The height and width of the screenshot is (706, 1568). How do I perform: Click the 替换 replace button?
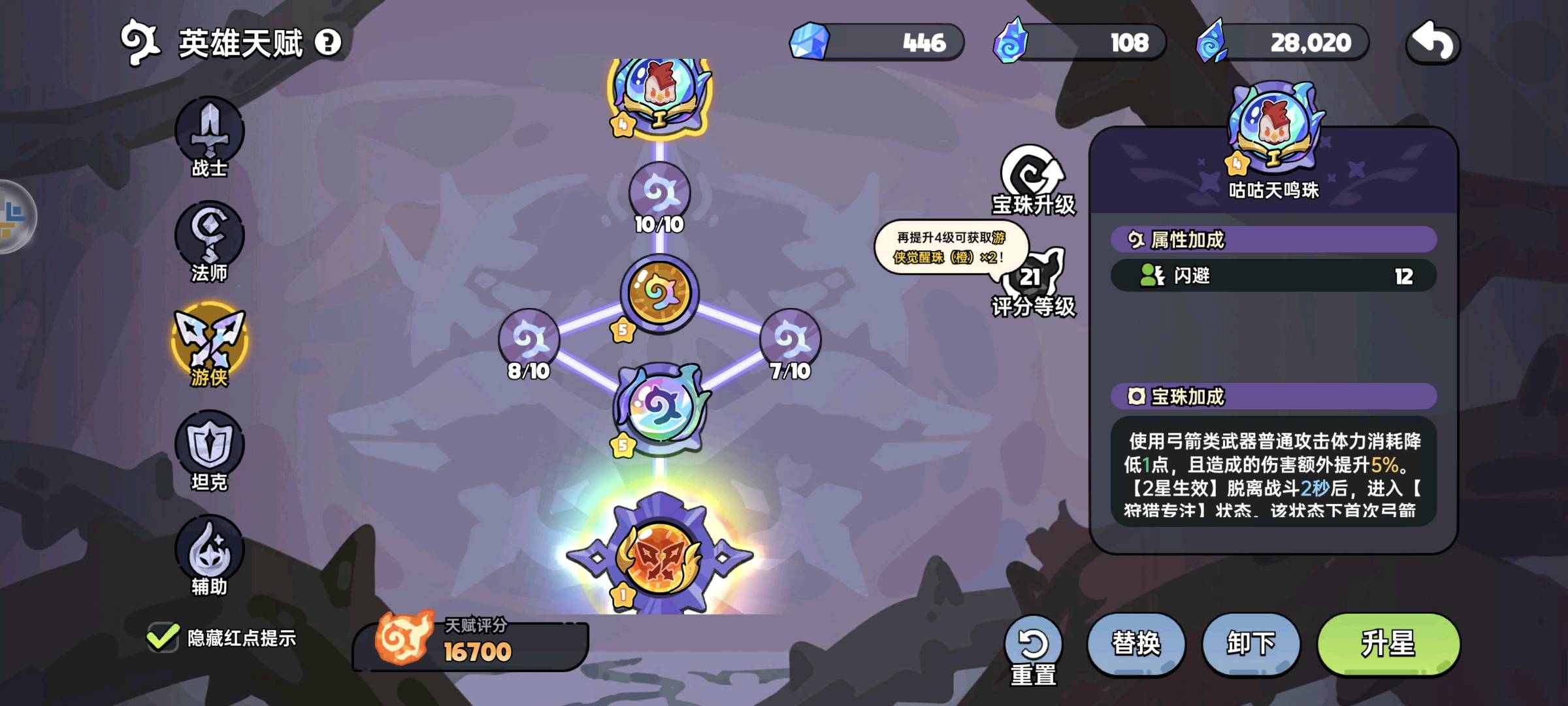click(x=1136, y=644)
